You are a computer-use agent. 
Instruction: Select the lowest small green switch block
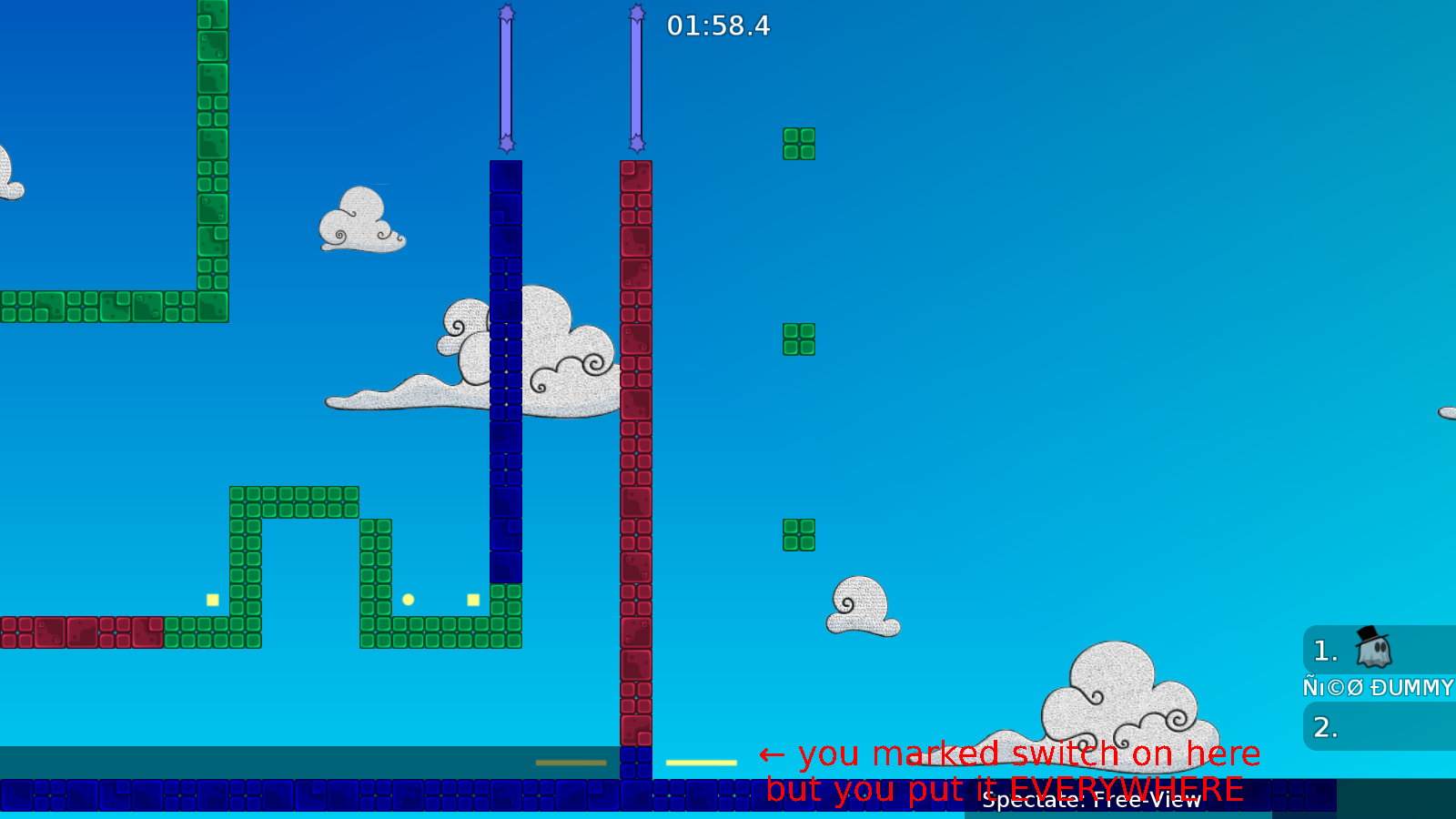[x=796, y=534]
